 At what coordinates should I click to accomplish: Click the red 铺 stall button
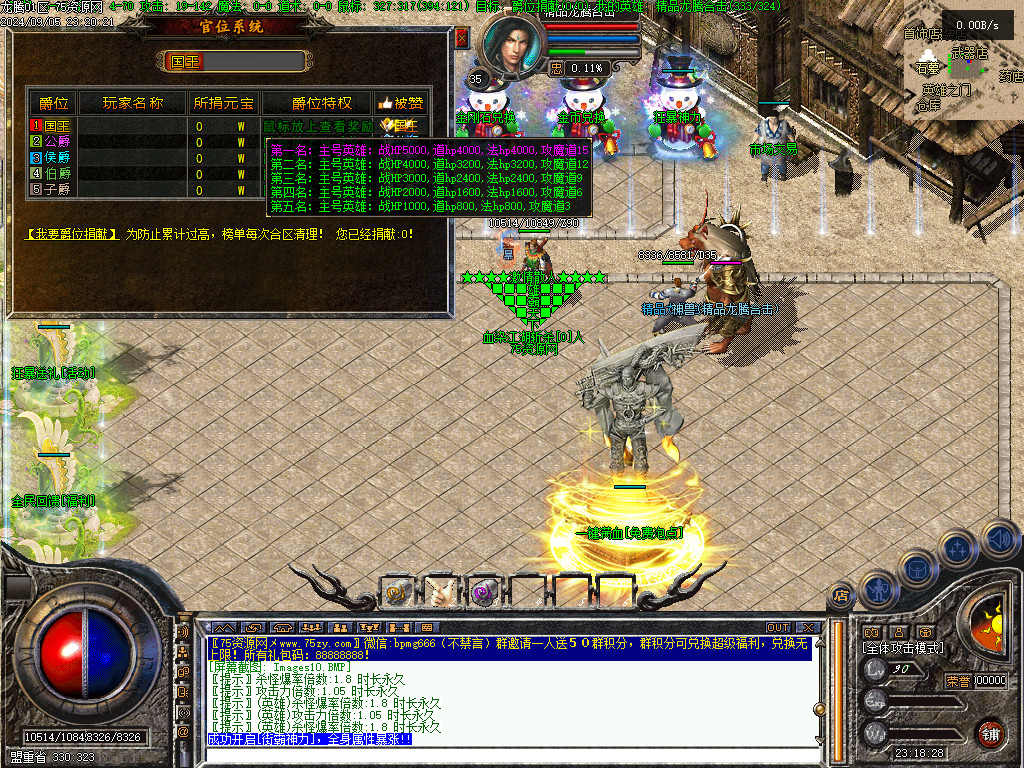coord(989,732)
